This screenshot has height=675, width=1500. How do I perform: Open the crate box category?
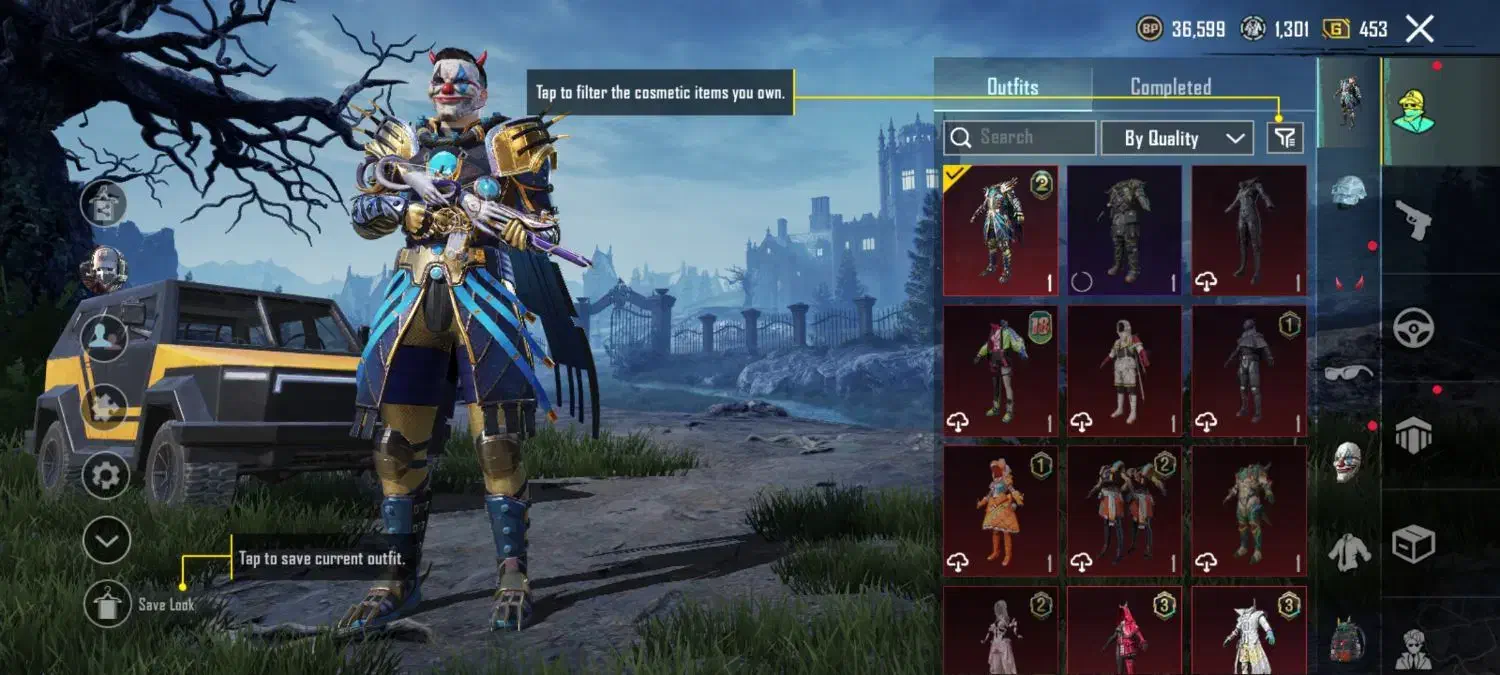click(1413, 543)
